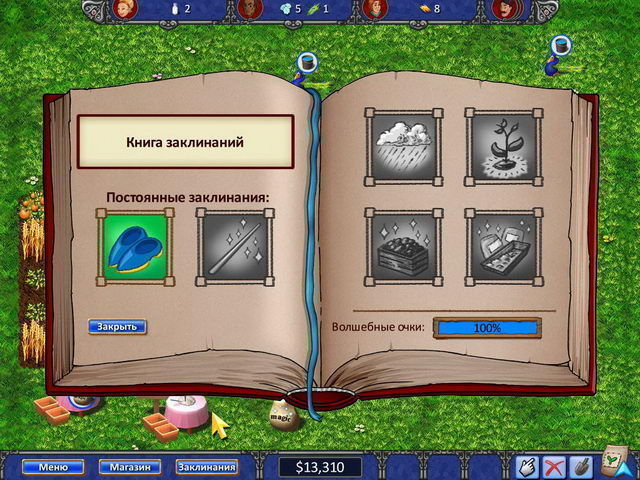Select the shovel digging tool
This screenshot has height=480, width=640.
[583, 466]
